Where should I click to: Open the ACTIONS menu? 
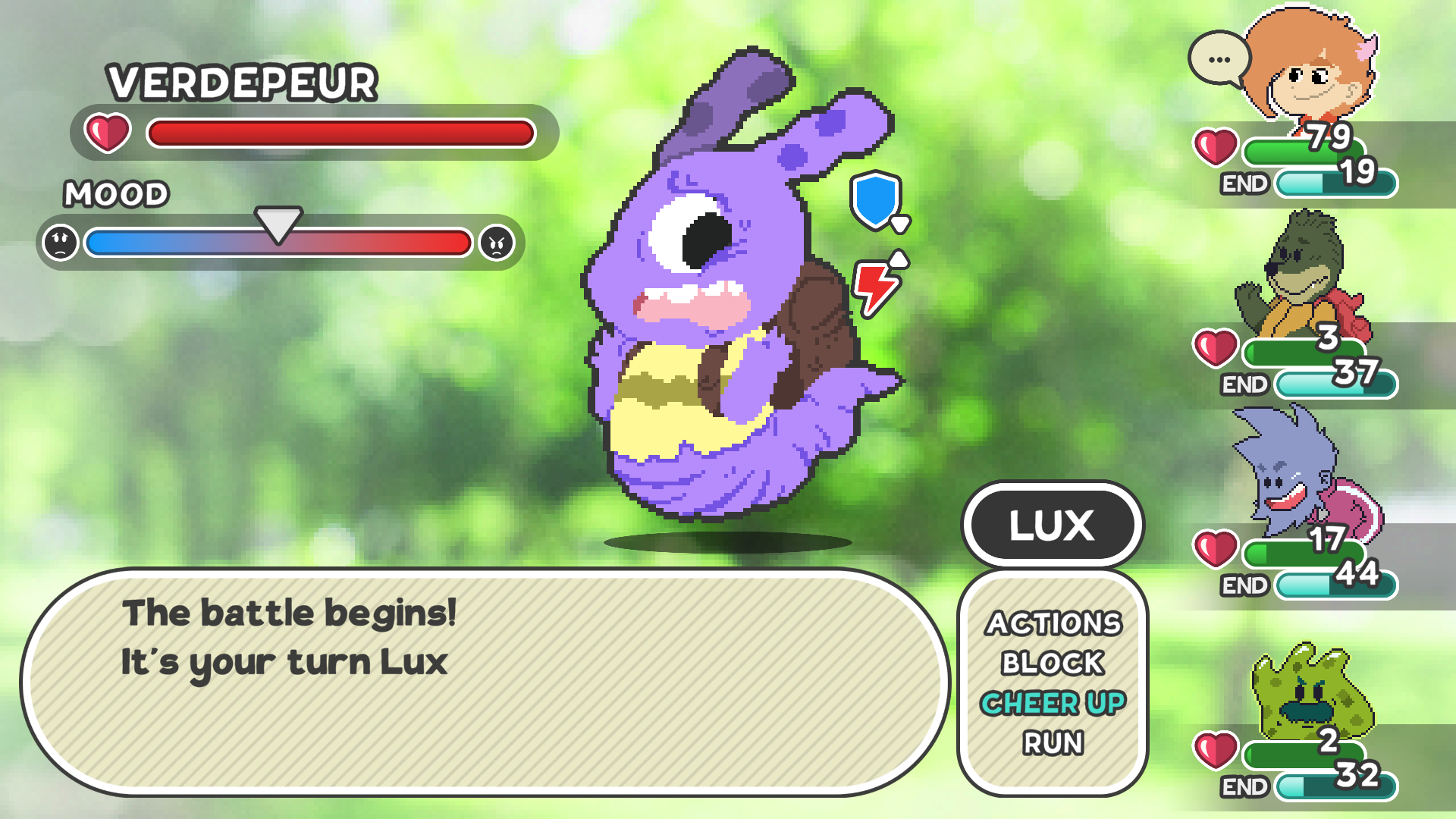[1053, 623]
